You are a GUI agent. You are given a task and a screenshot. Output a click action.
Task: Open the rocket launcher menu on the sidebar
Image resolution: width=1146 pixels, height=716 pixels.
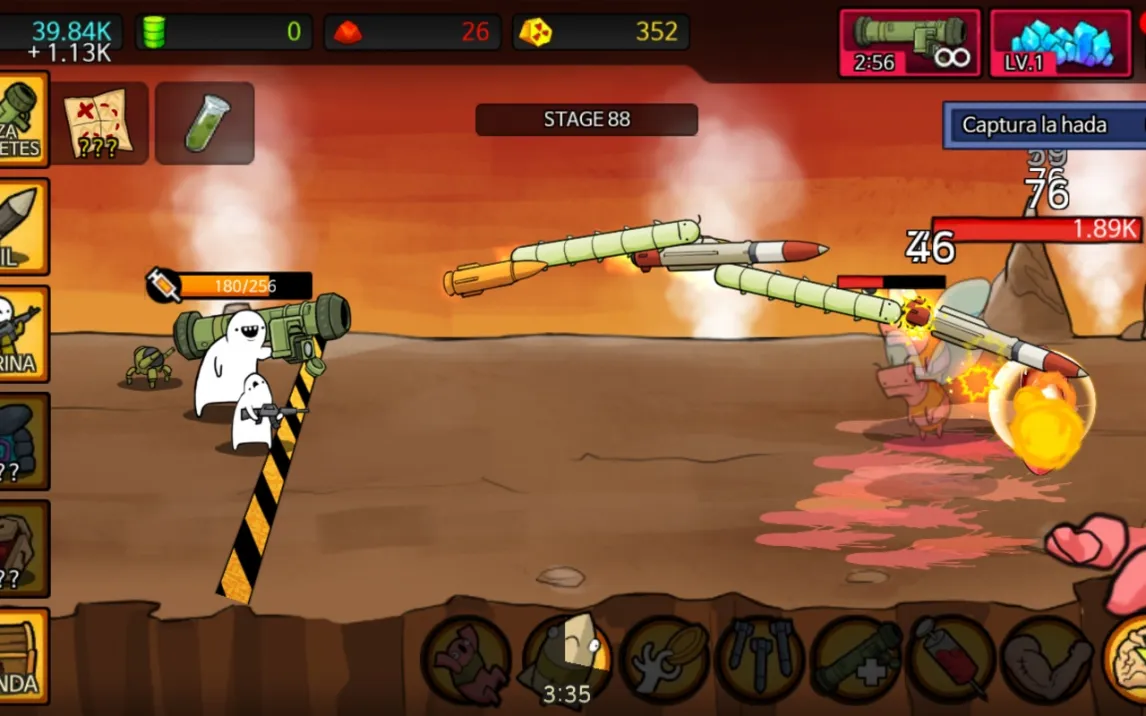tap(22, 120)
